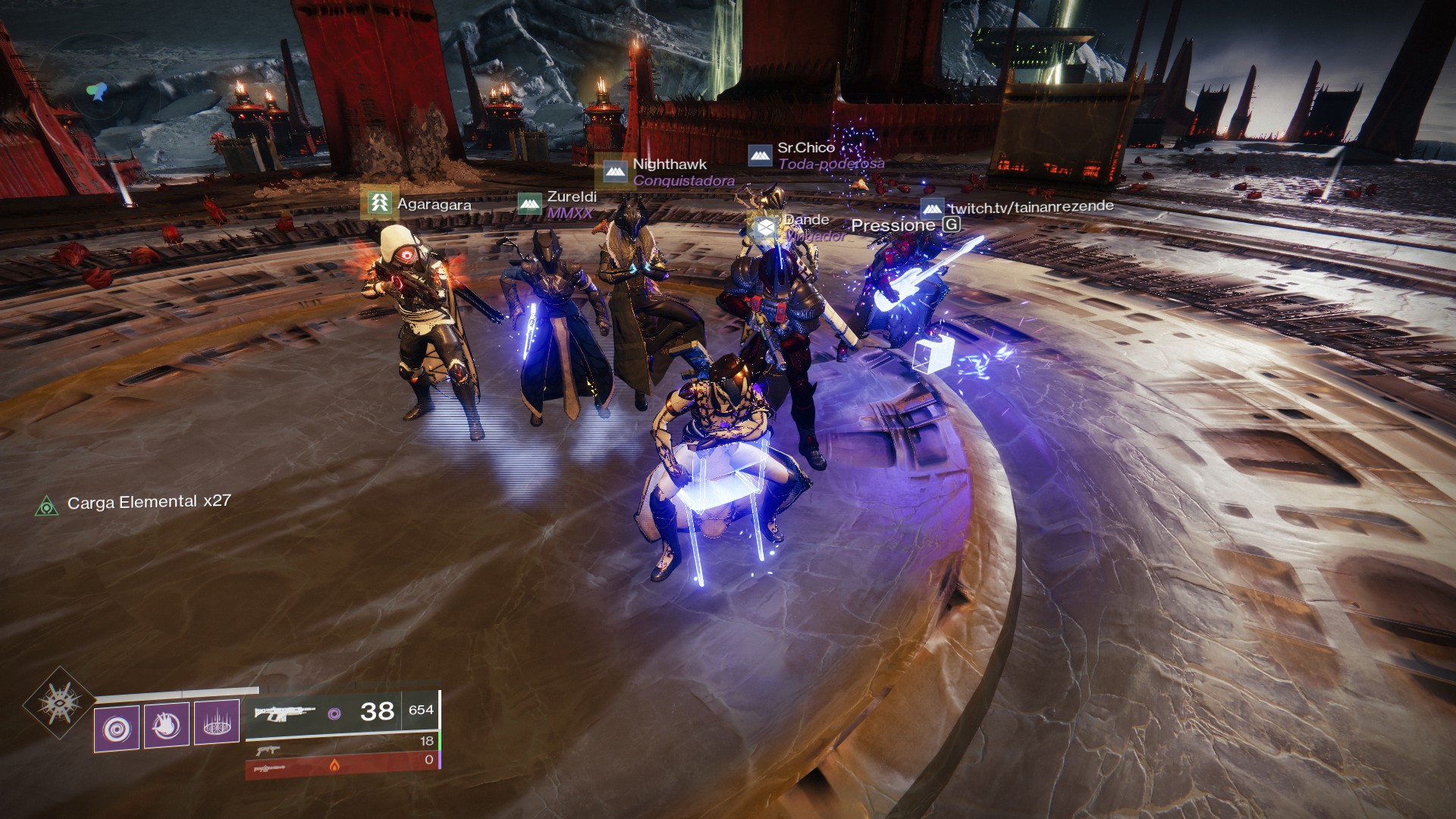The image size is (1456, 819).
Task: Inspect Sr.Chico's Toda-poderosa nameplate
Action: click(816, 155)
